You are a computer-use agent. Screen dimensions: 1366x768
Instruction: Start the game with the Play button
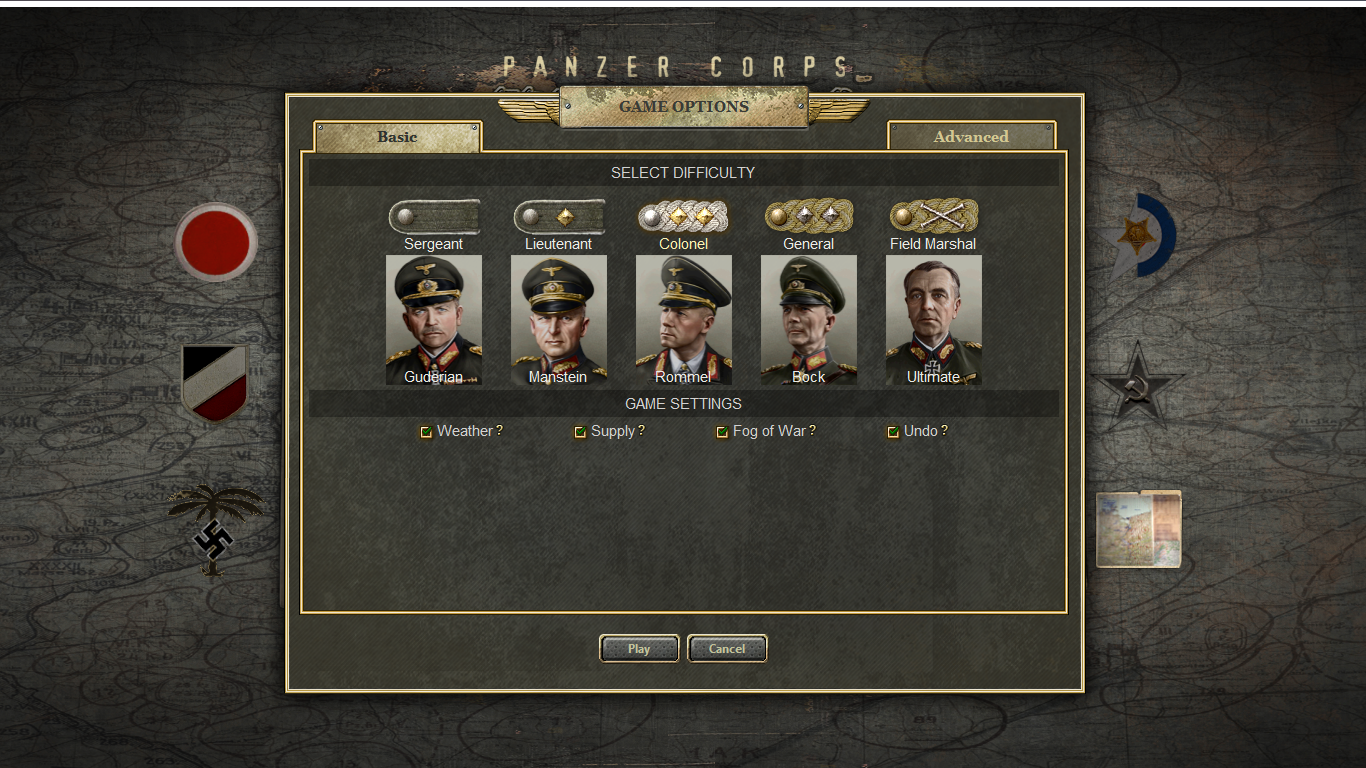tap(639, 649)
